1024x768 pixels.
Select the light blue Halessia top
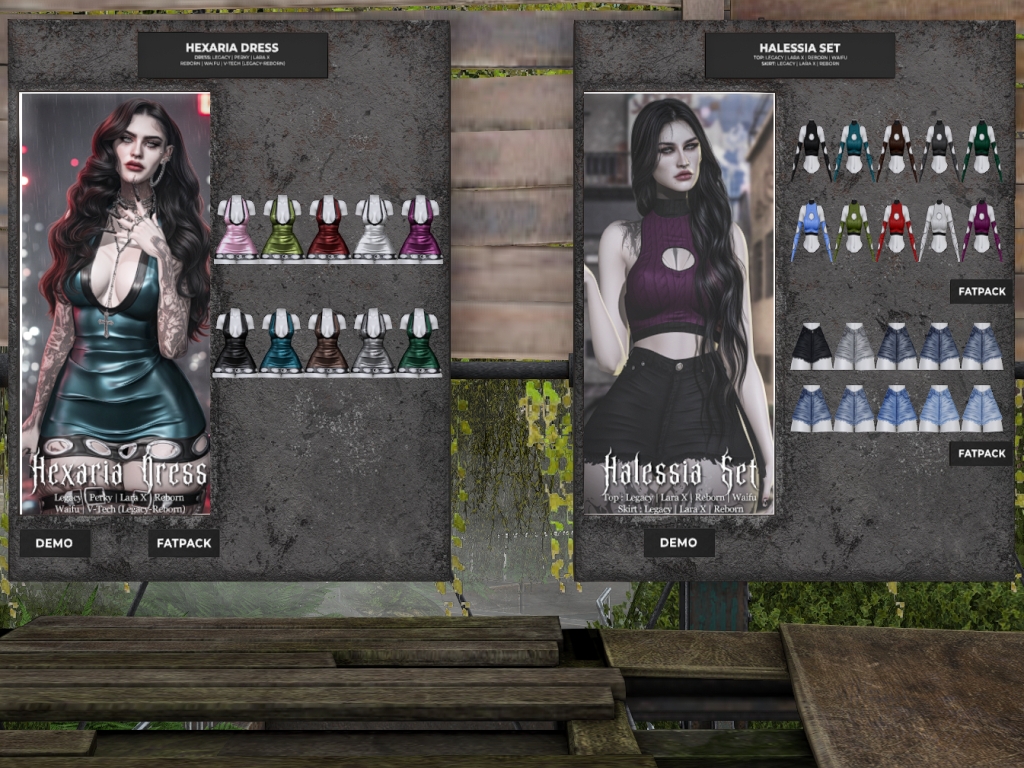pos(812,230)
